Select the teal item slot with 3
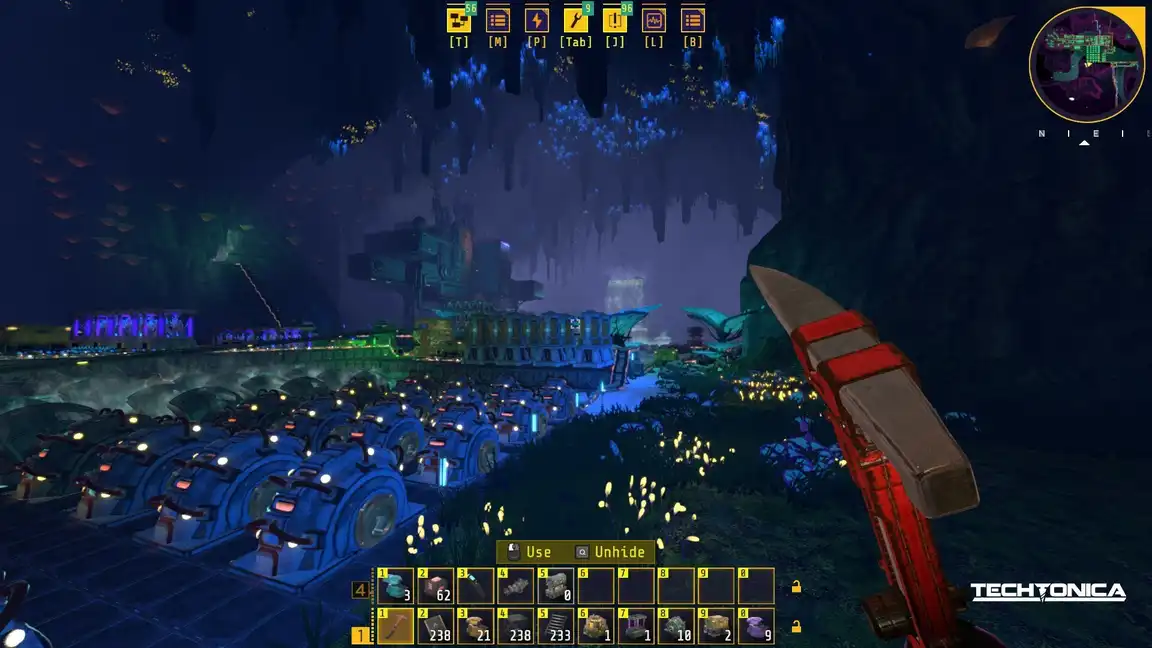This screenshot has width=1152, height=648. (x=396, y=586)
